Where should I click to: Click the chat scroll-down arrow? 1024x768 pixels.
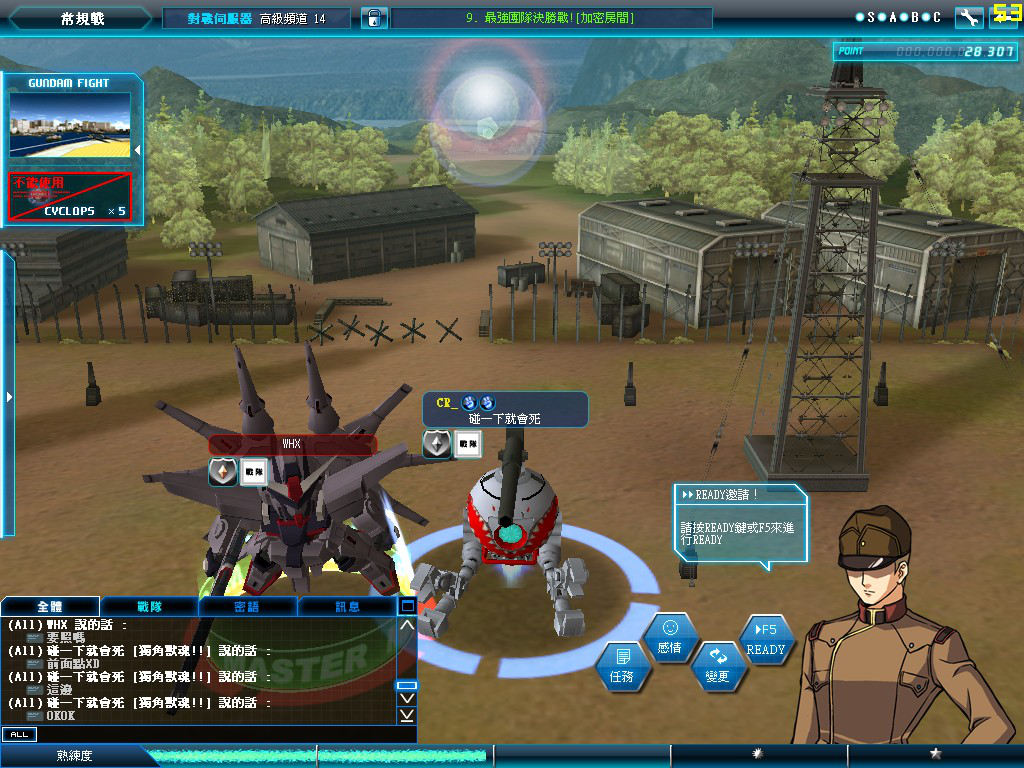click(x=407, y=698)
